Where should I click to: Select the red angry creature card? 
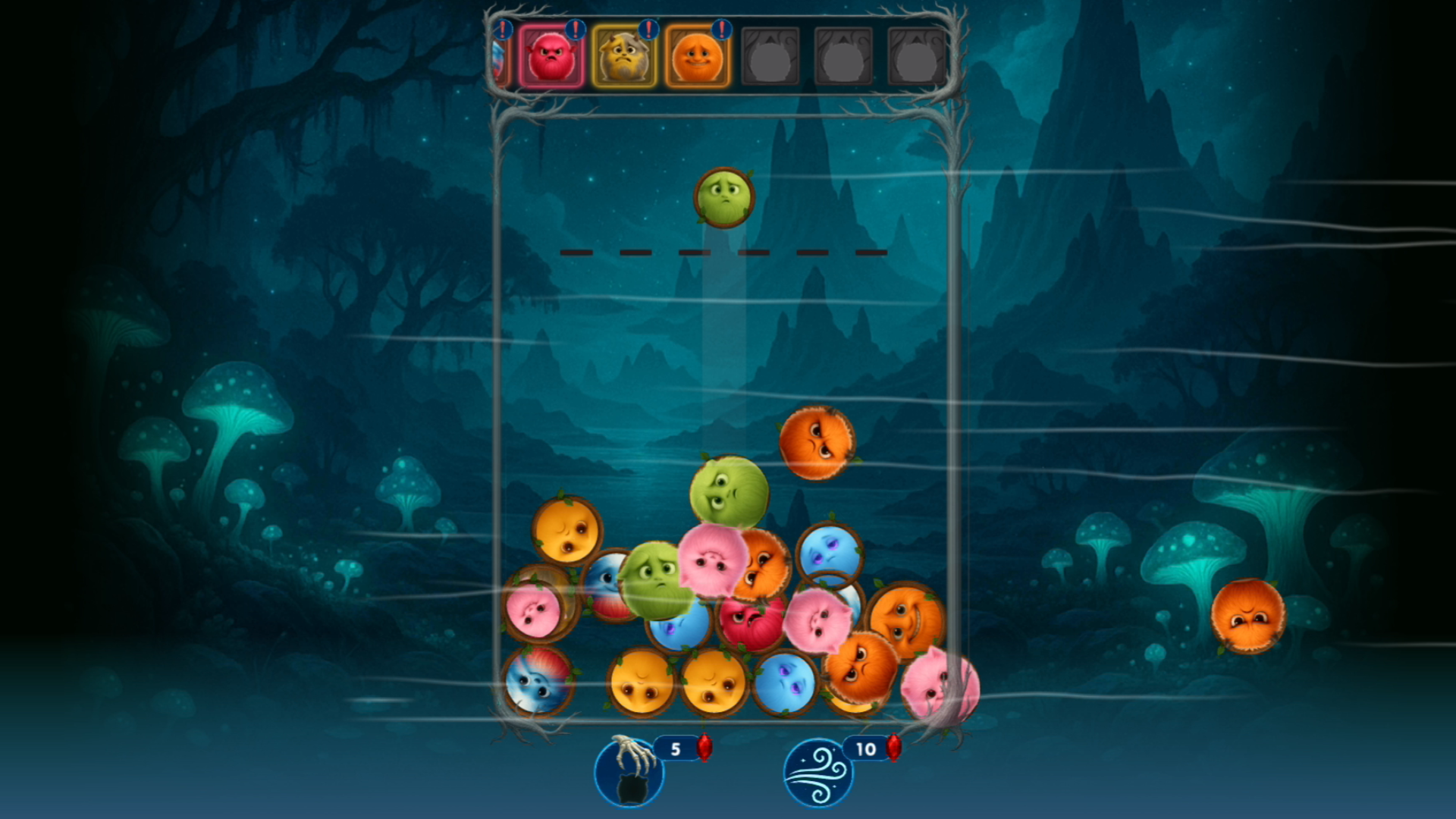[550, 57]
